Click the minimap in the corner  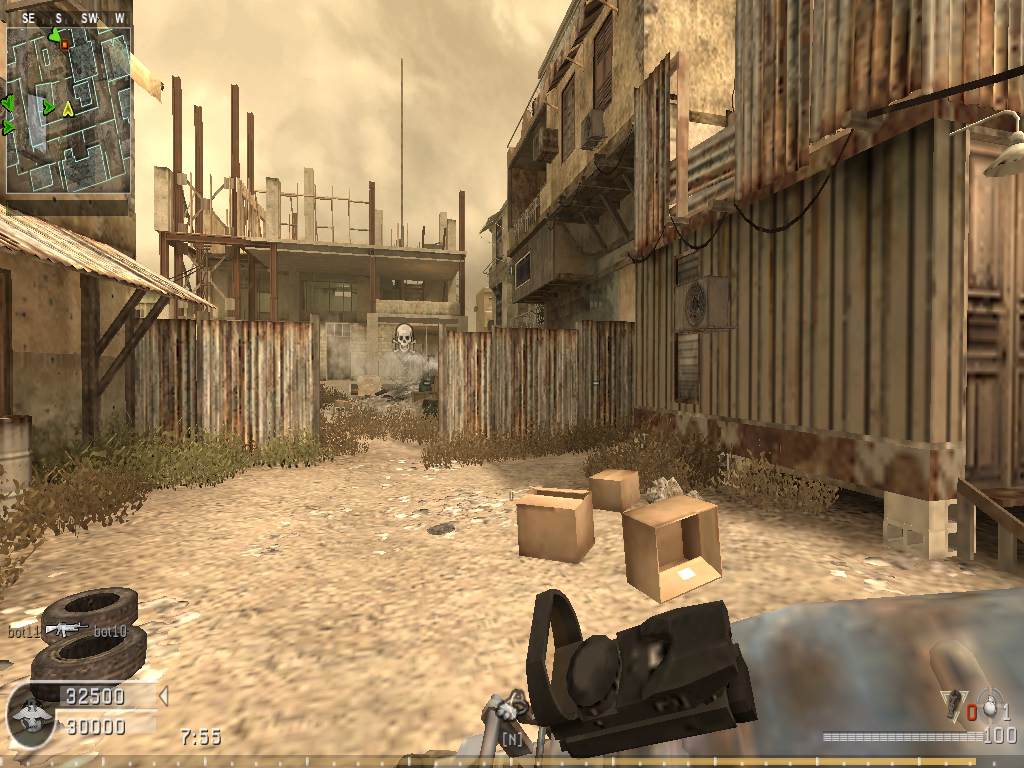click(68, 110)
